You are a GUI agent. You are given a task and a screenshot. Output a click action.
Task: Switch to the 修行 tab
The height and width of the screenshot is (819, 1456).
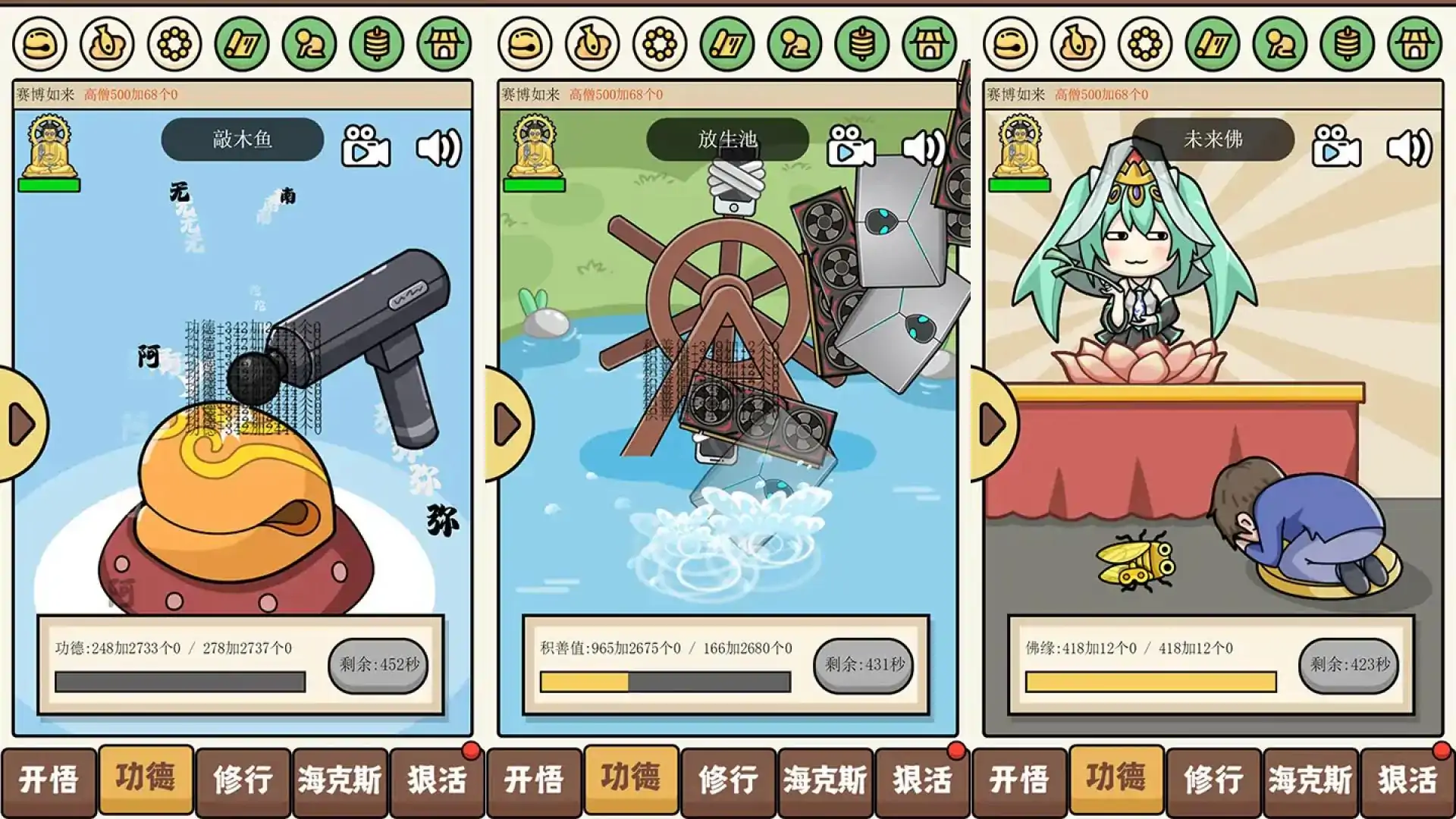tap(243, 780)
